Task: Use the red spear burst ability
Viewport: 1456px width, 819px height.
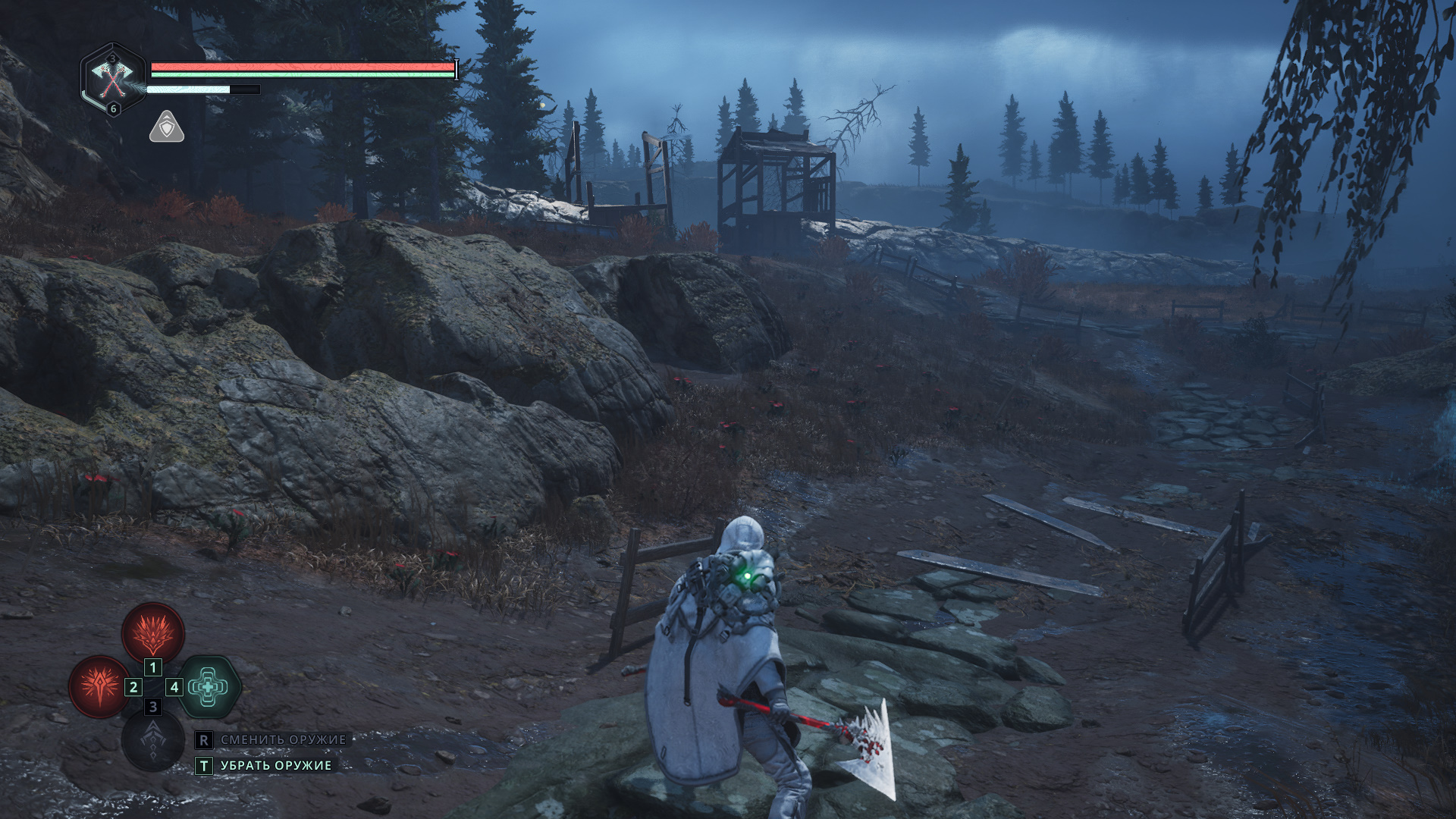Action: click(99, 686)
